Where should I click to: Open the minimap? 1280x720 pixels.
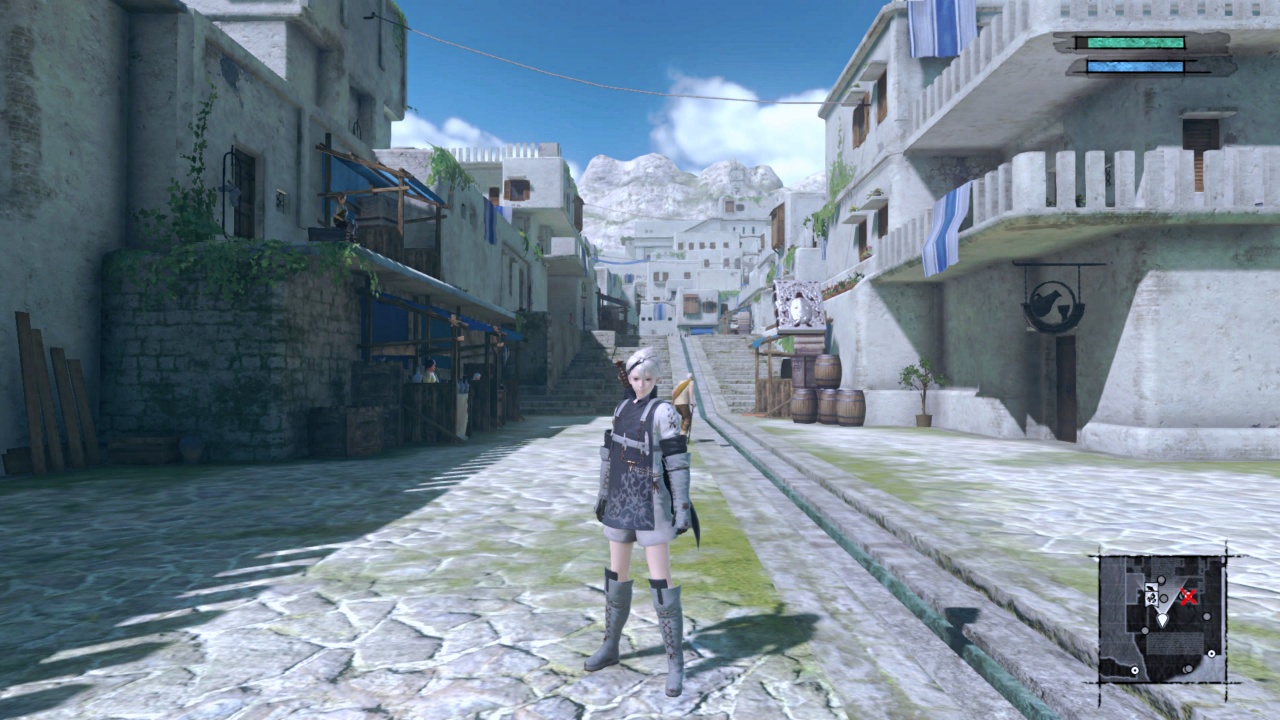1163,618
